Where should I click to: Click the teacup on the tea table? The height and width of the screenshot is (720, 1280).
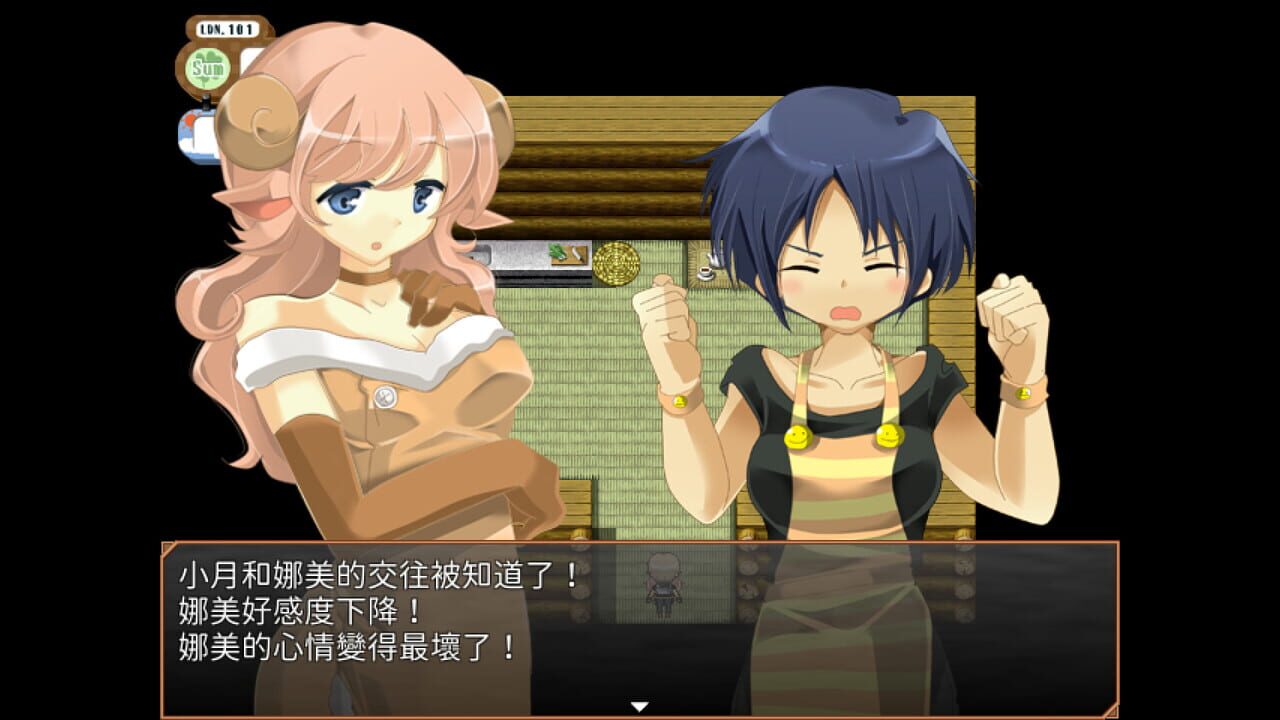point(705,272)
